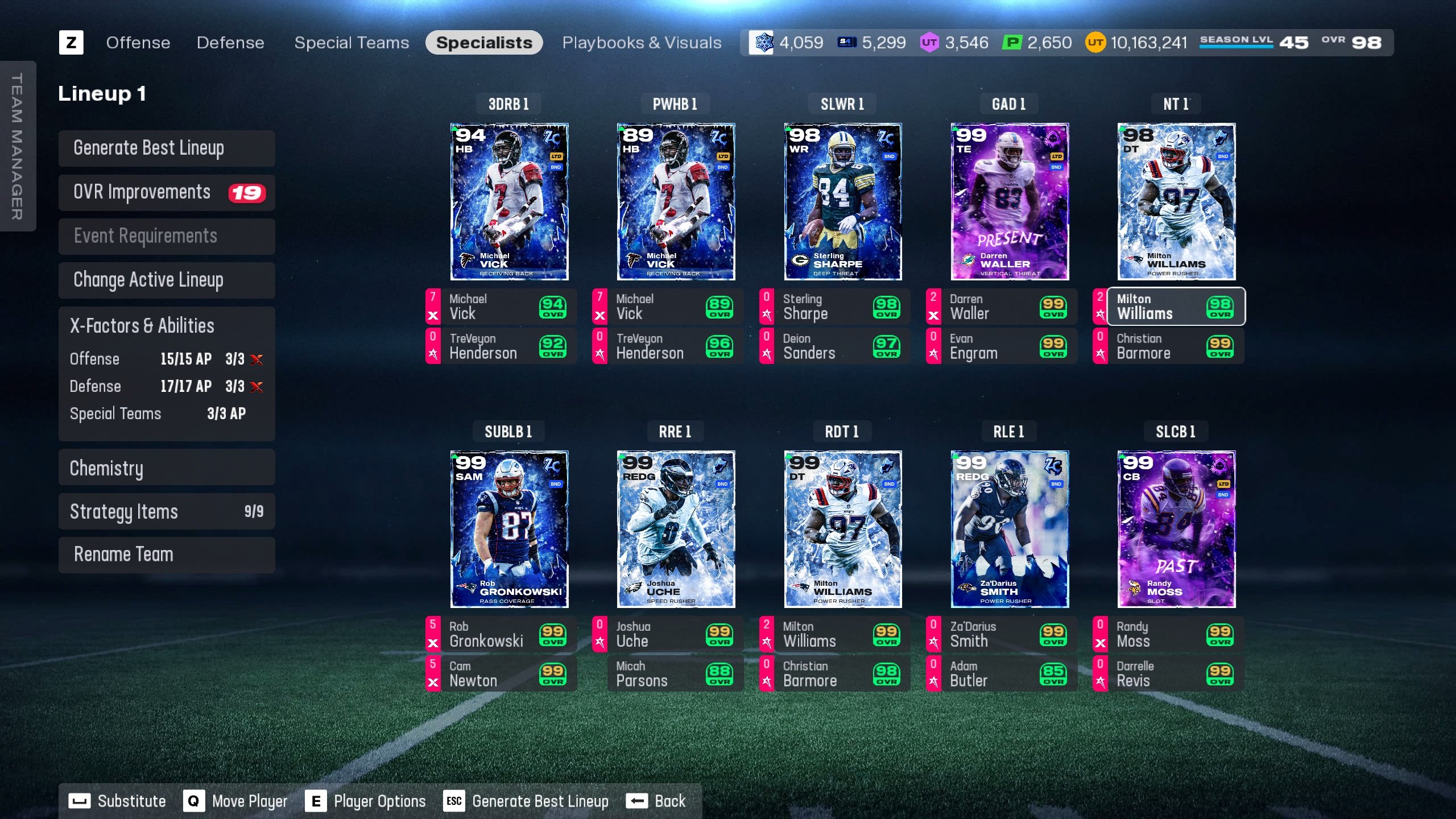Show Strategy Items
Screen dimensions: 1456x819
click(x=167, y=512)
